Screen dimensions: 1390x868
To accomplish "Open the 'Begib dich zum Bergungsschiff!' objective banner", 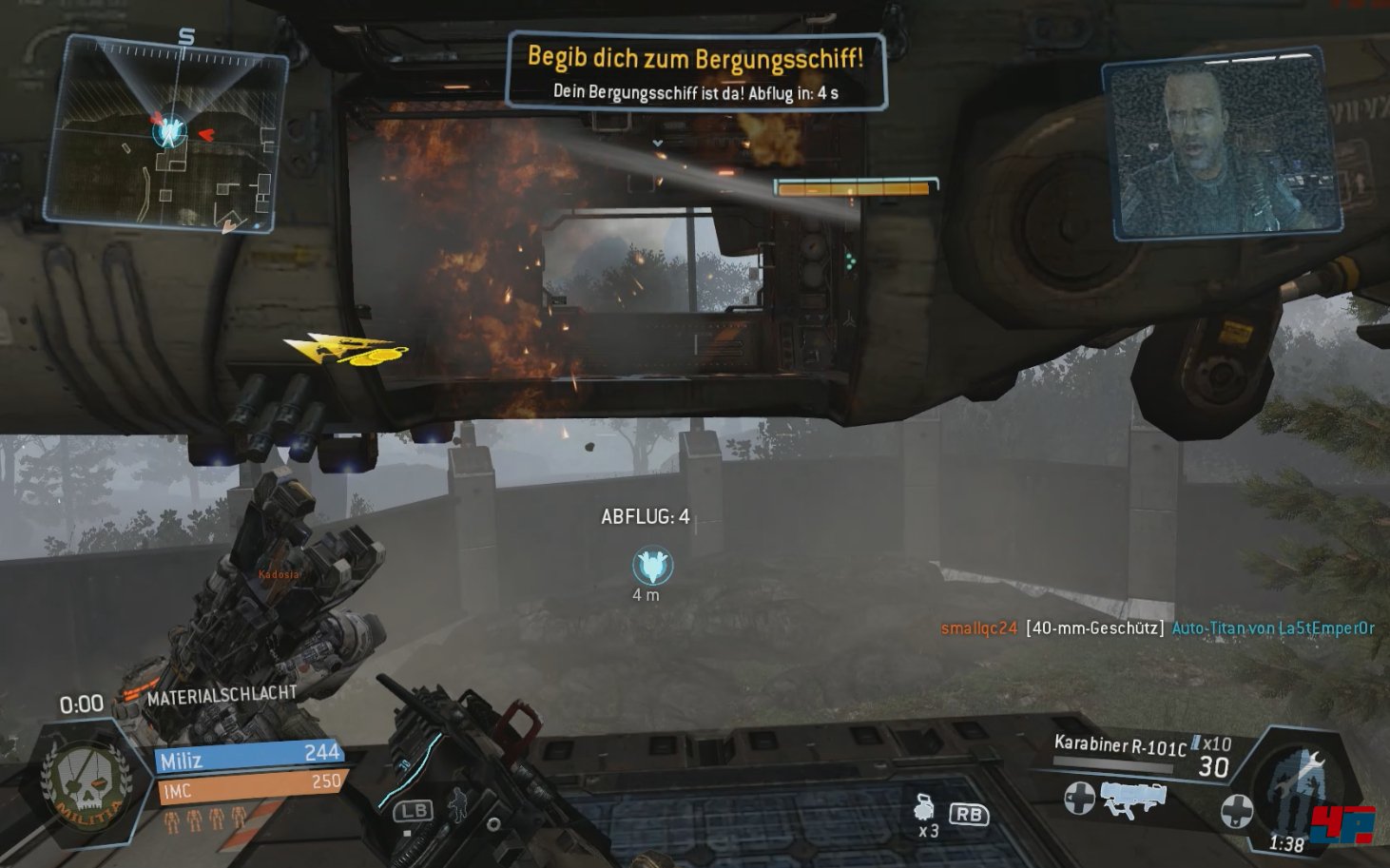I will (696, 70).
